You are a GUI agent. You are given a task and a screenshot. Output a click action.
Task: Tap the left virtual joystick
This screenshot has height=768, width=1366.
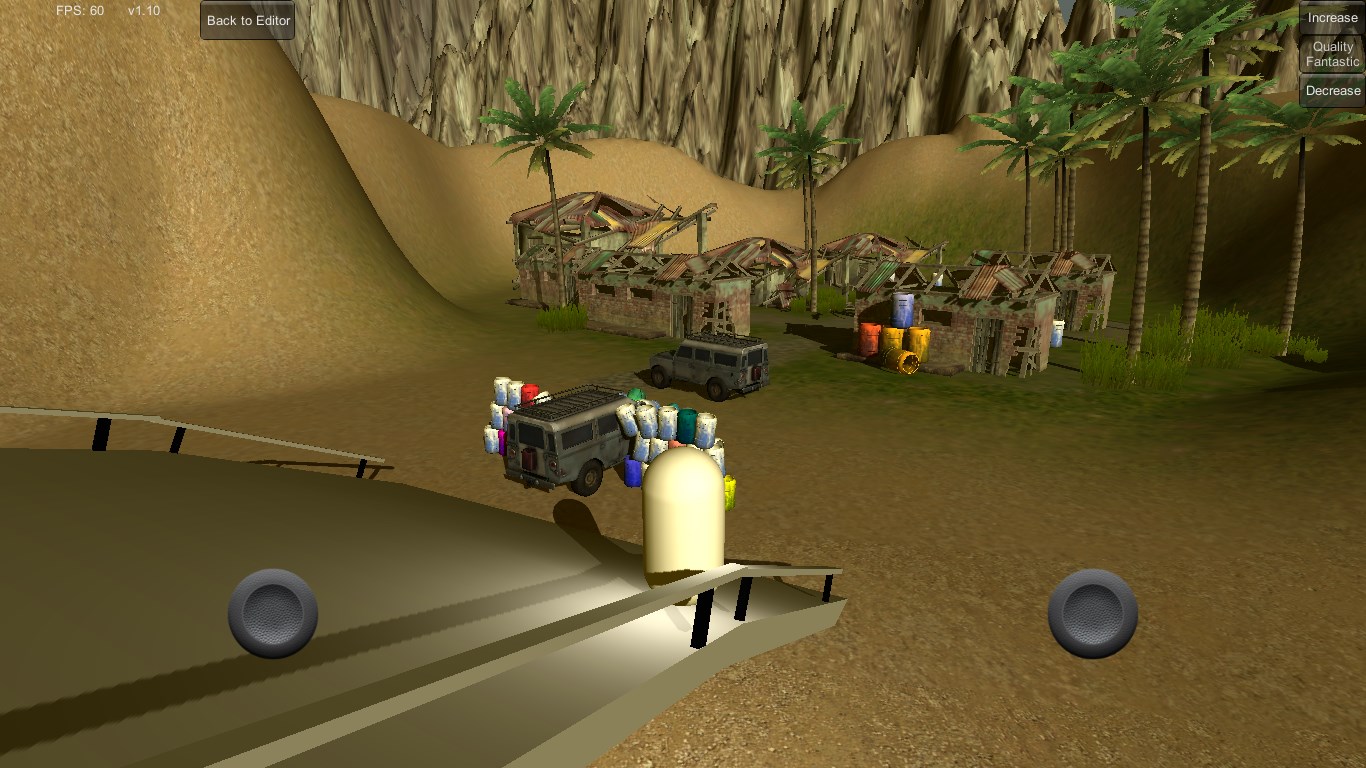click(273, 613)
